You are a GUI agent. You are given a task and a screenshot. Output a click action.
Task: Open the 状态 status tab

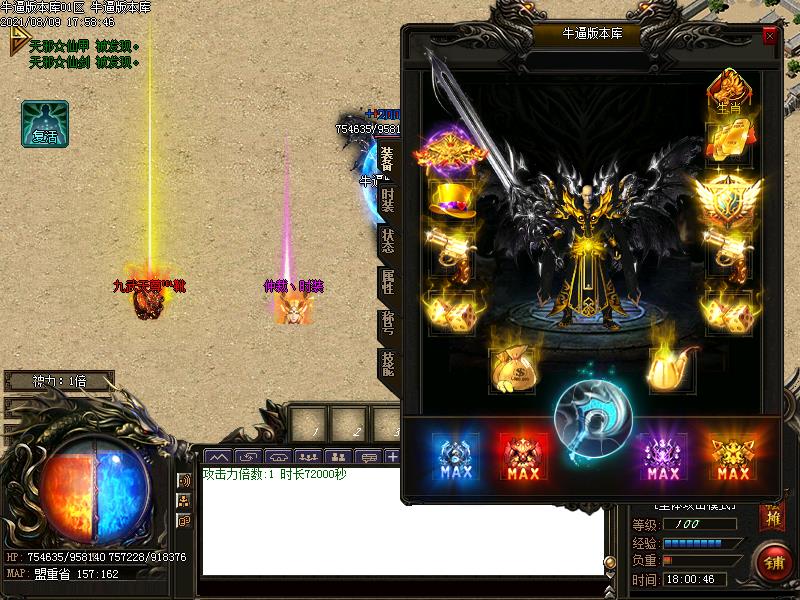[388, 241]
